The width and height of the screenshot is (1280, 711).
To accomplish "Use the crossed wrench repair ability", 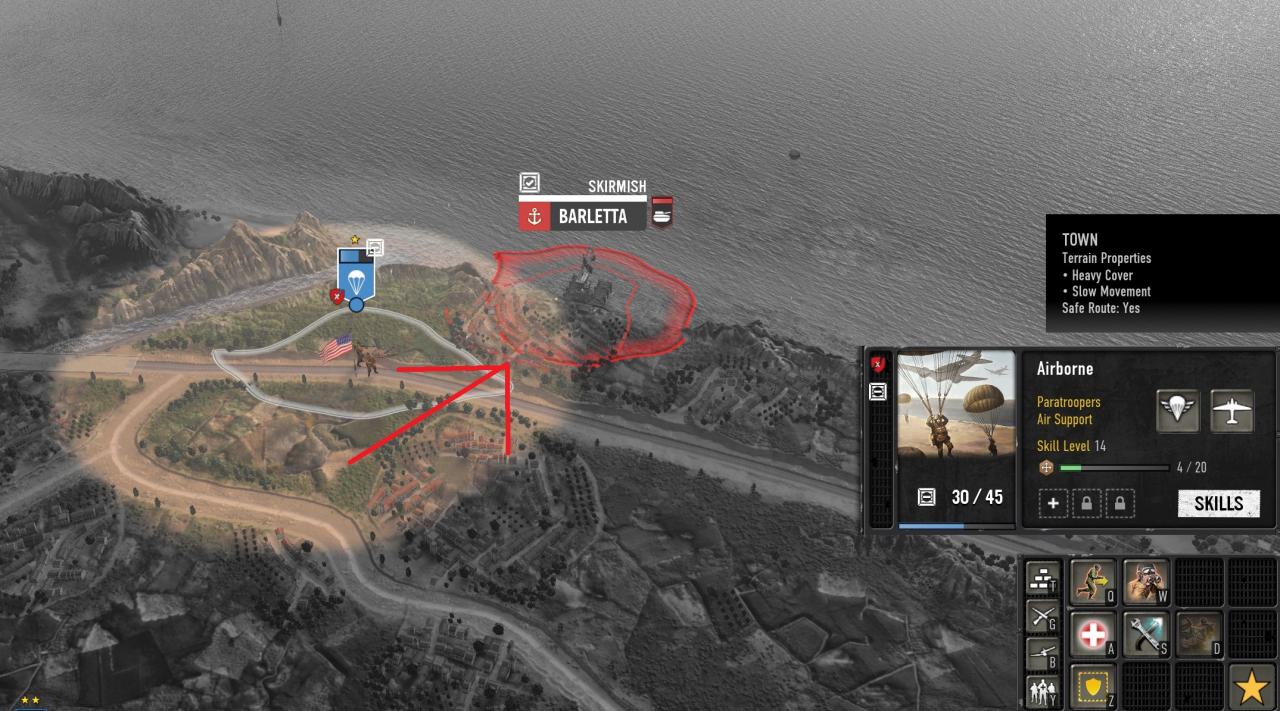I will pyautogui.click(x=1146, y=635).
